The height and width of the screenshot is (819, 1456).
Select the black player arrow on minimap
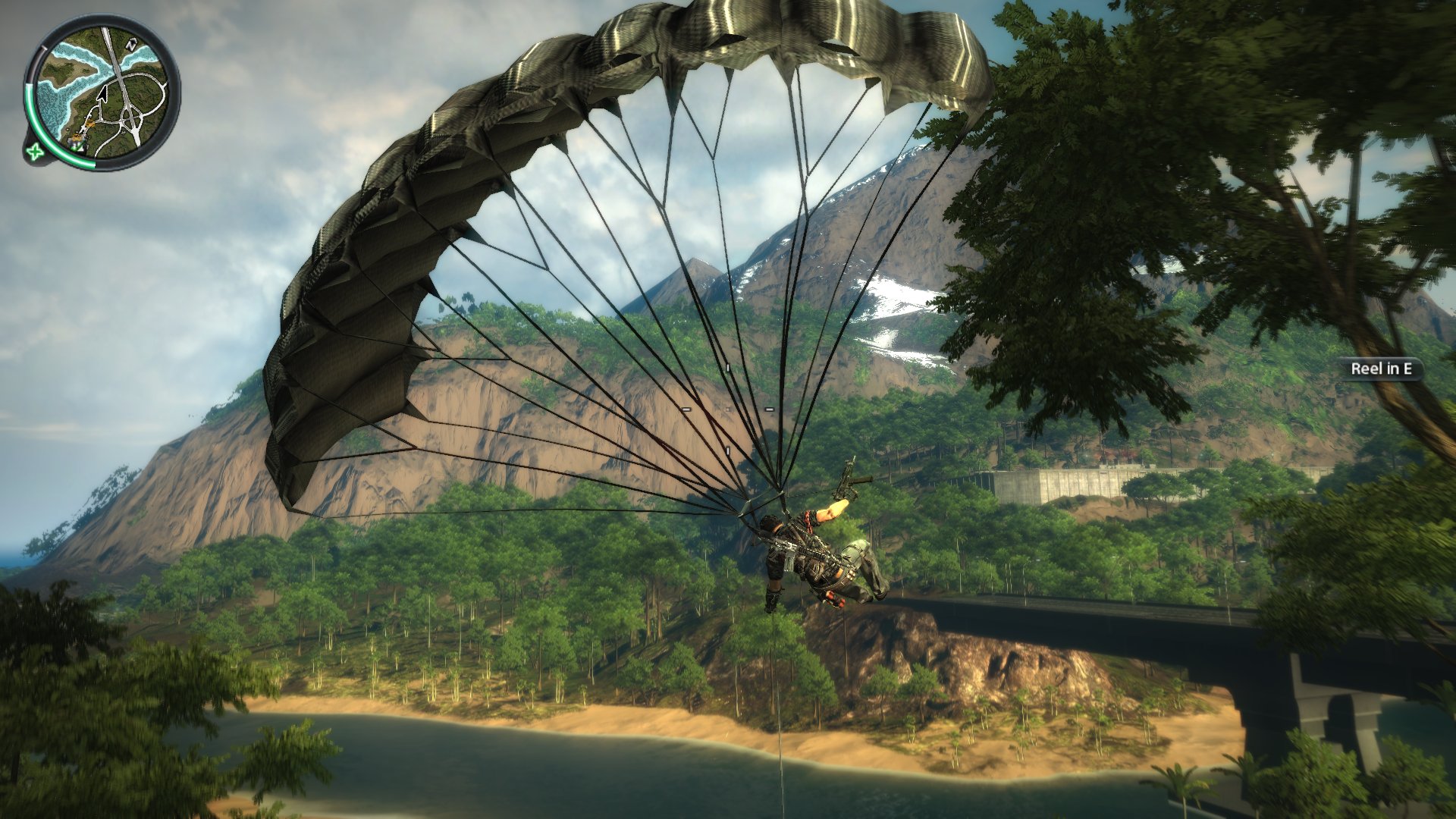coord(102,94)
